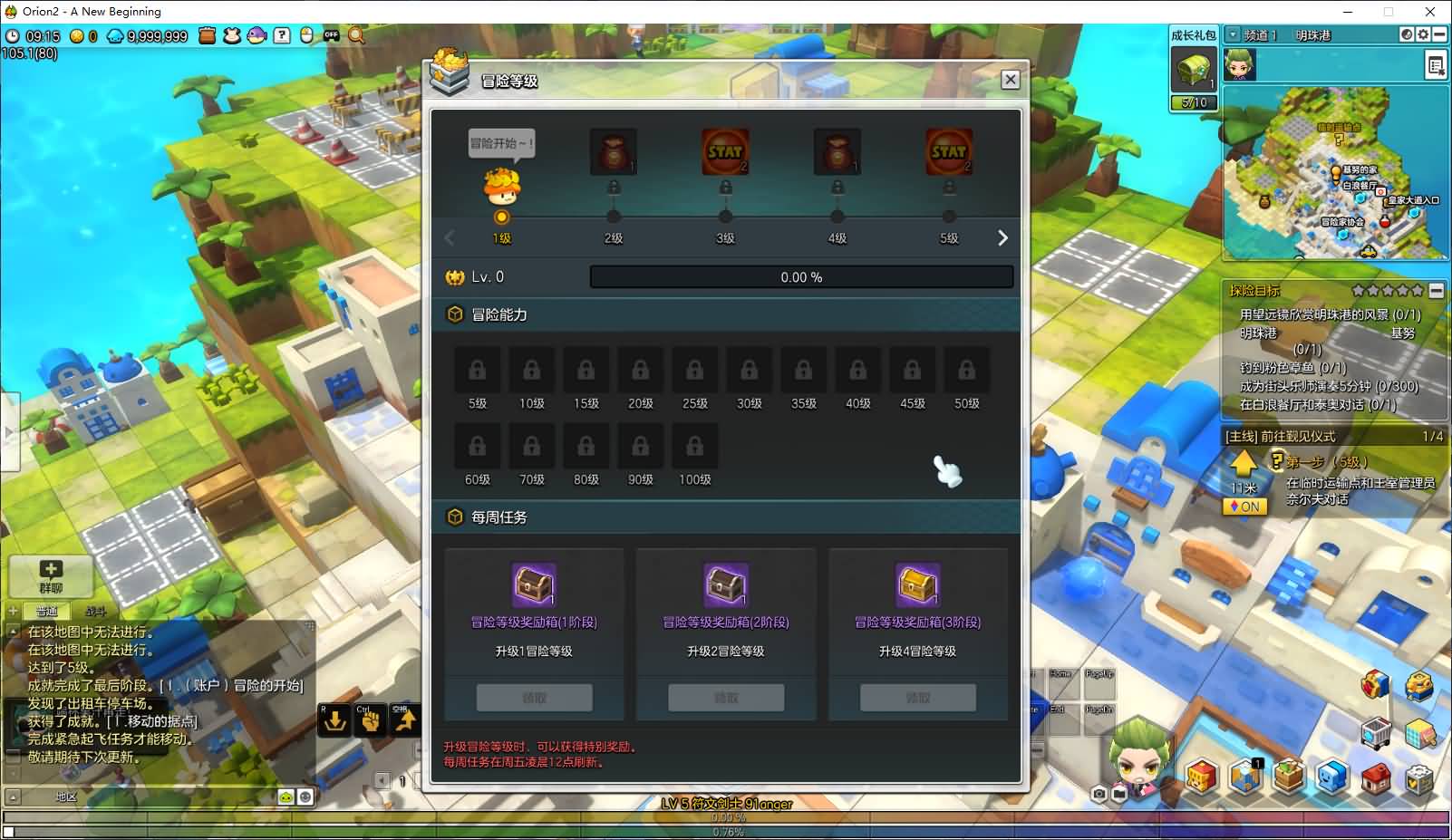The width and height of the screenshot is (1452, 840).
Task: Toggle the 探险目标 panel minimize button
Action: (1438, 291)
